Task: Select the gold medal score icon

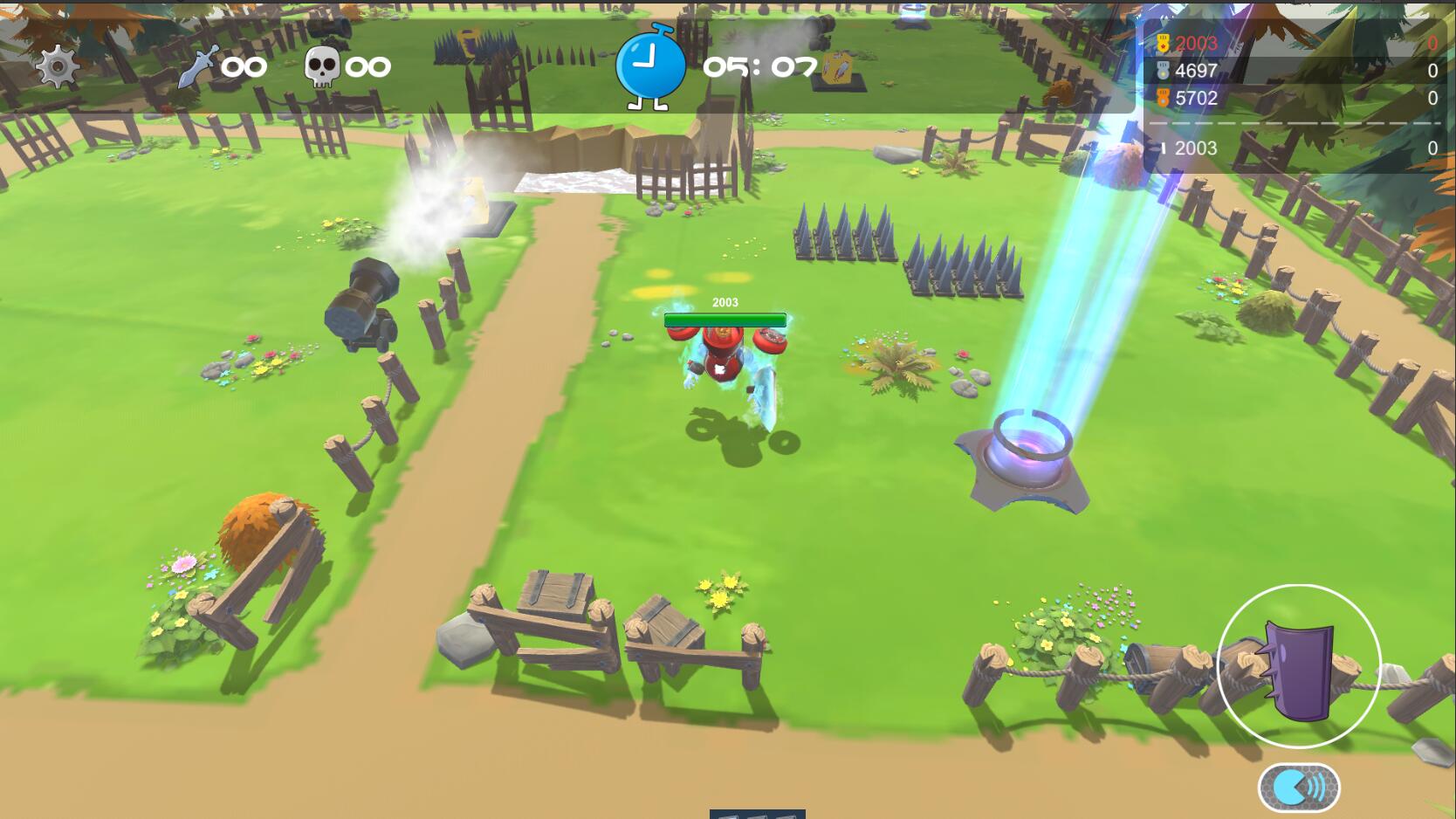Action: (1162, 41)
